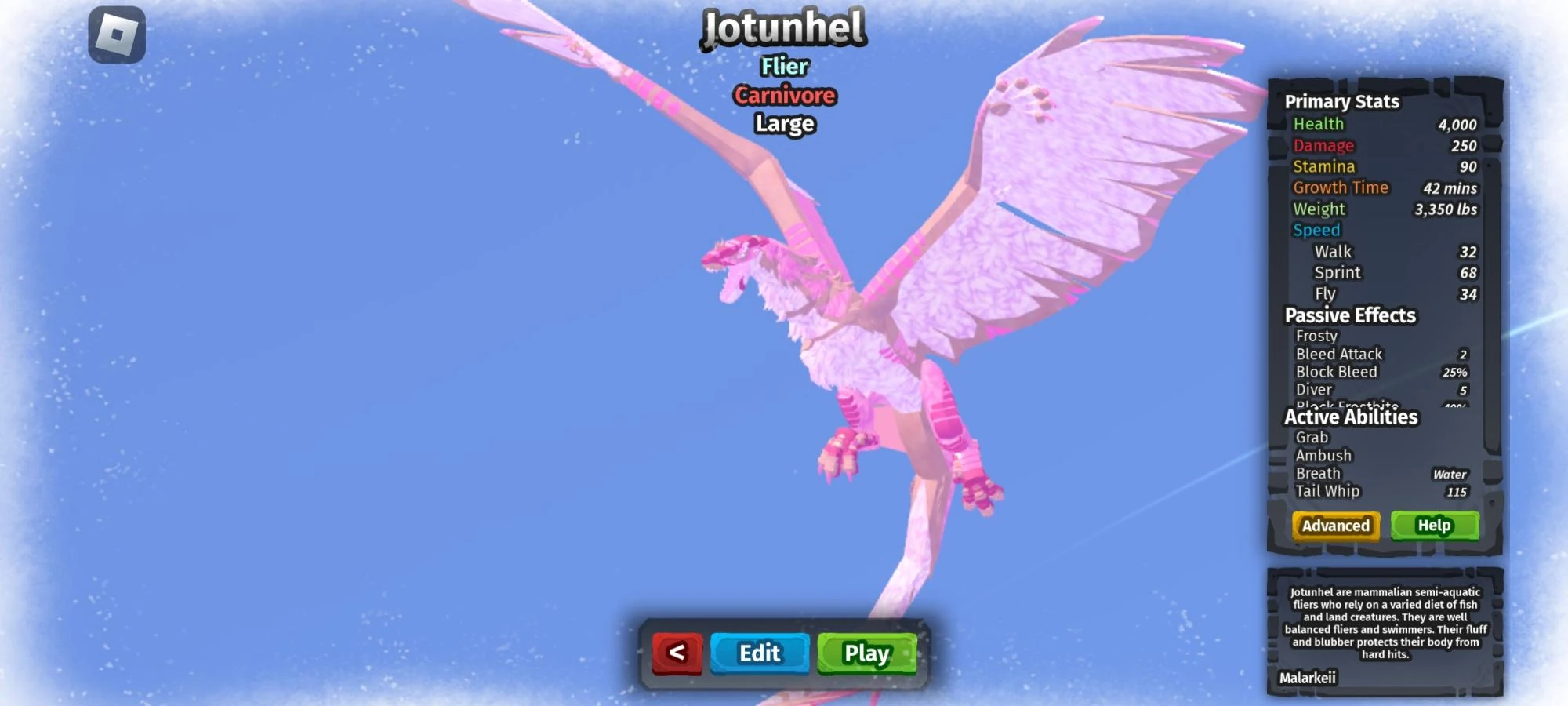Click the Grab ability entry
This screenshot has width=1568, height=706.
point(1312,438)
